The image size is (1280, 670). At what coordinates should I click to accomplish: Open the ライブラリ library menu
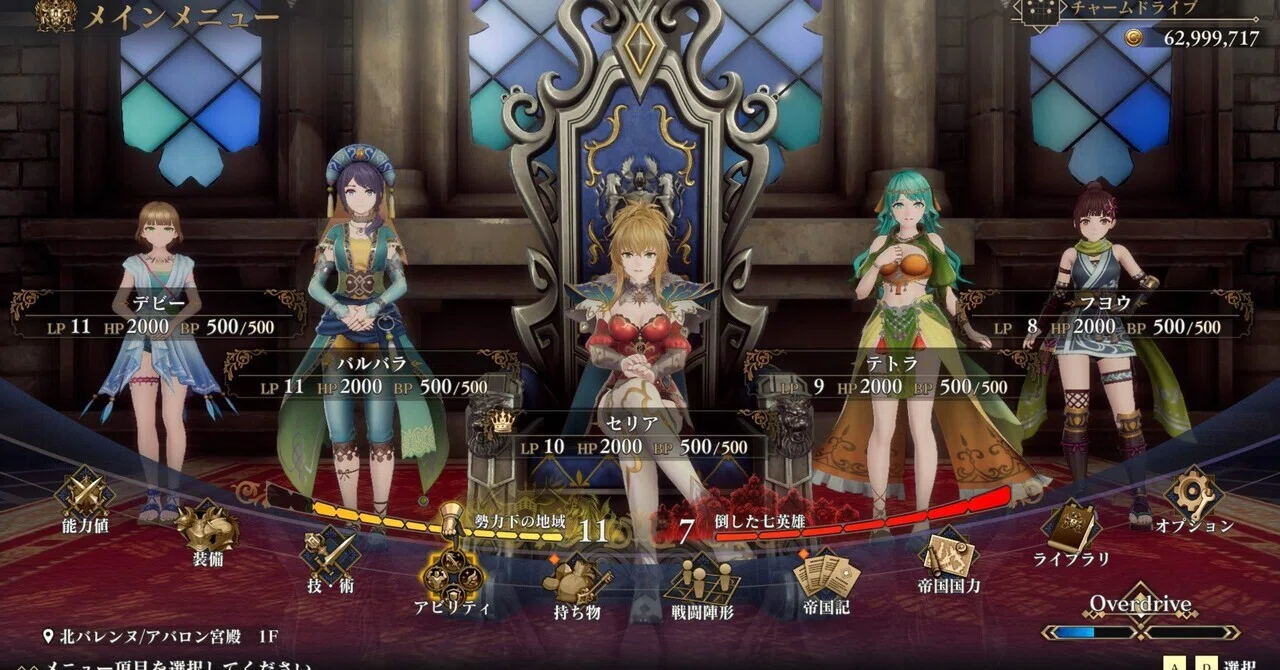[x=1071, y=528]
